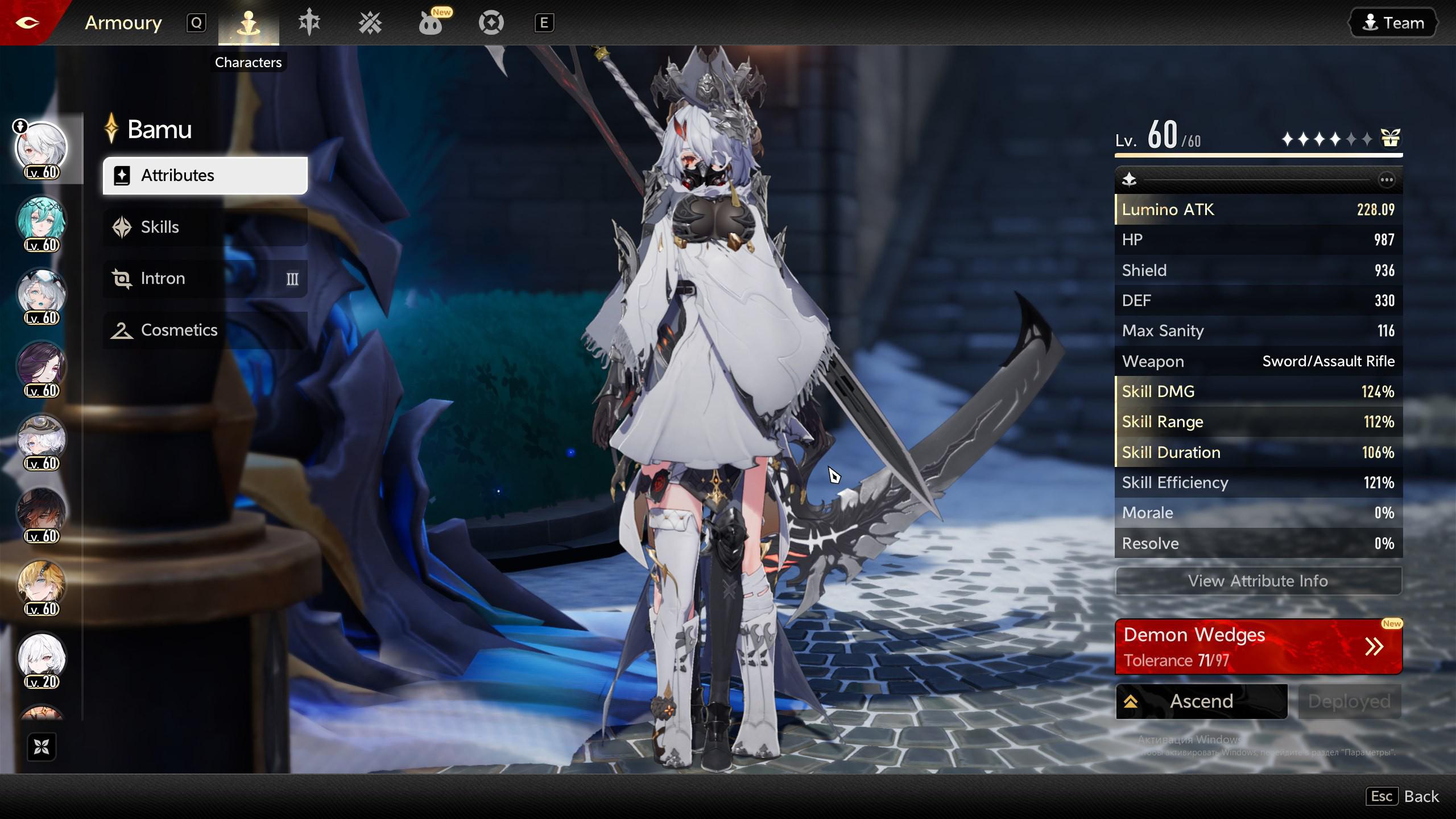Open the Attributes menu entry
The image size is (1456, 819).
[205, 176]
